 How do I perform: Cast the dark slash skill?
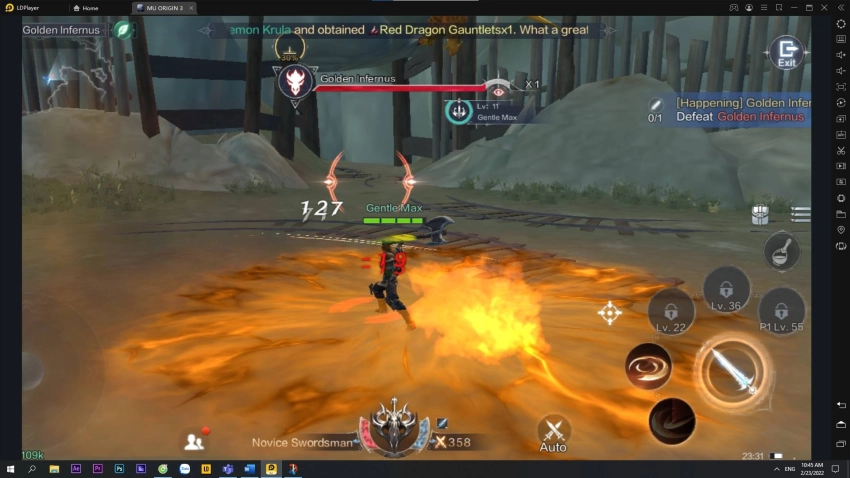pyautogui.click(x=671, y=420)
